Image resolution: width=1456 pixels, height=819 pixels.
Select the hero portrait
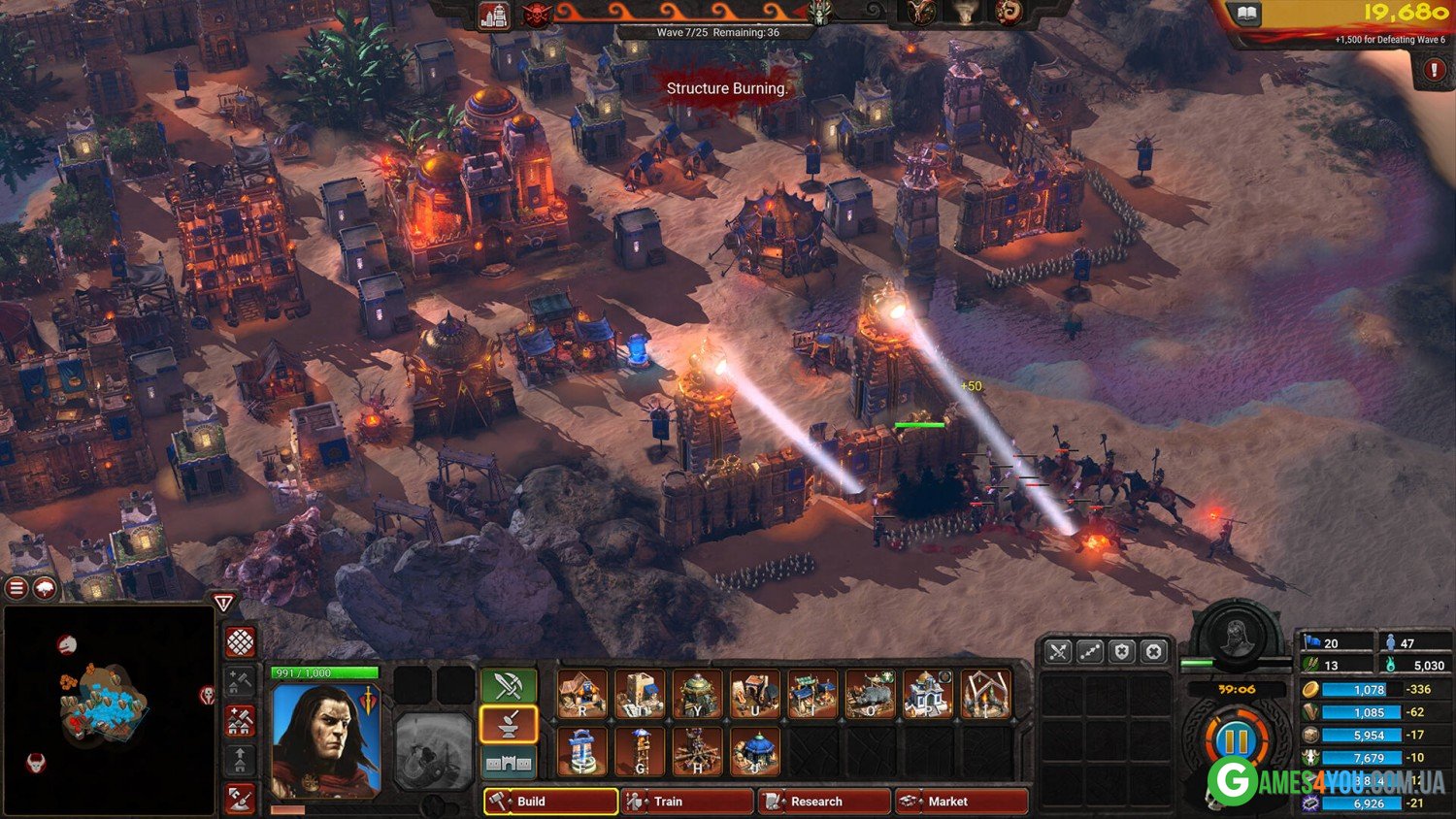(x=325, y=740)
